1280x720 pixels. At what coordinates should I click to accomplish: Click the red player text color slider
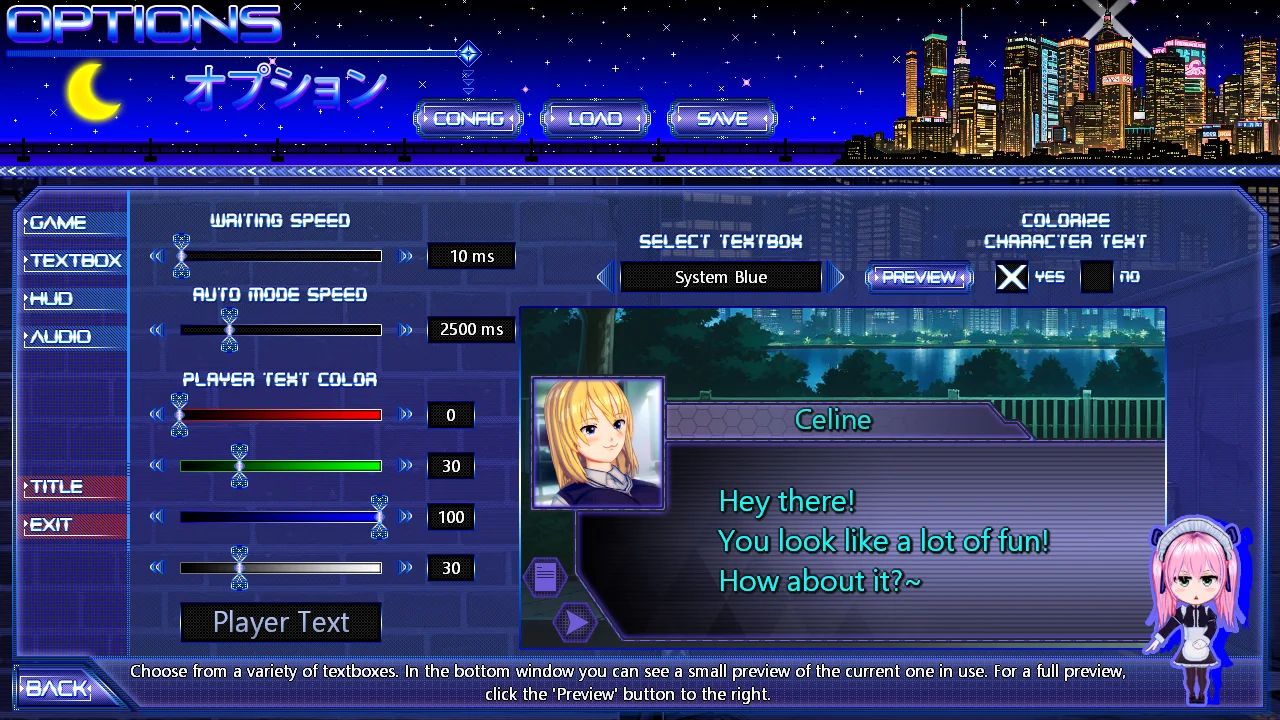pos(281,415)
